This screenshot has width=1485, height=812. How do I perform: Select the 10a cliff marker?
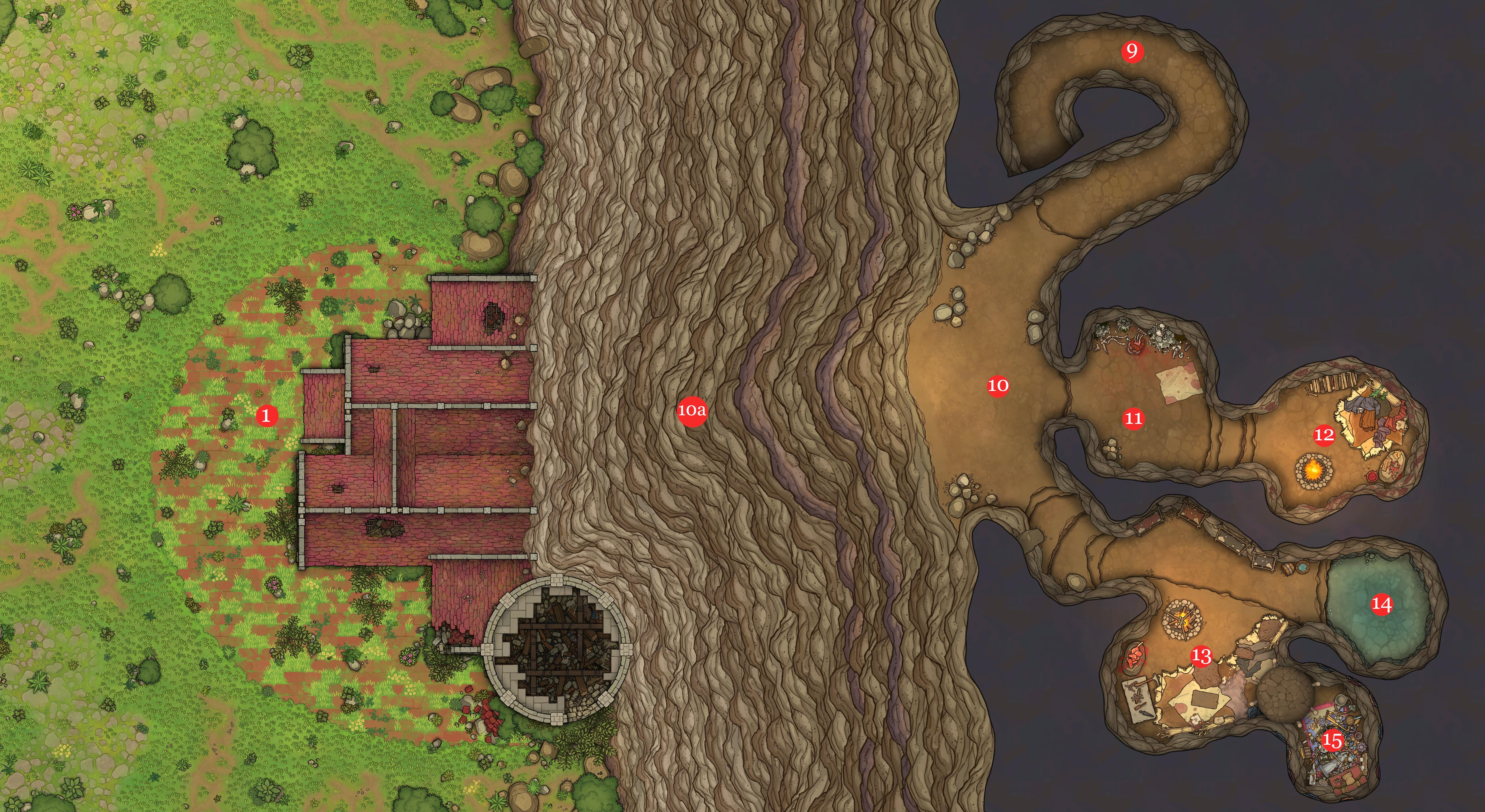pos(692,410)
